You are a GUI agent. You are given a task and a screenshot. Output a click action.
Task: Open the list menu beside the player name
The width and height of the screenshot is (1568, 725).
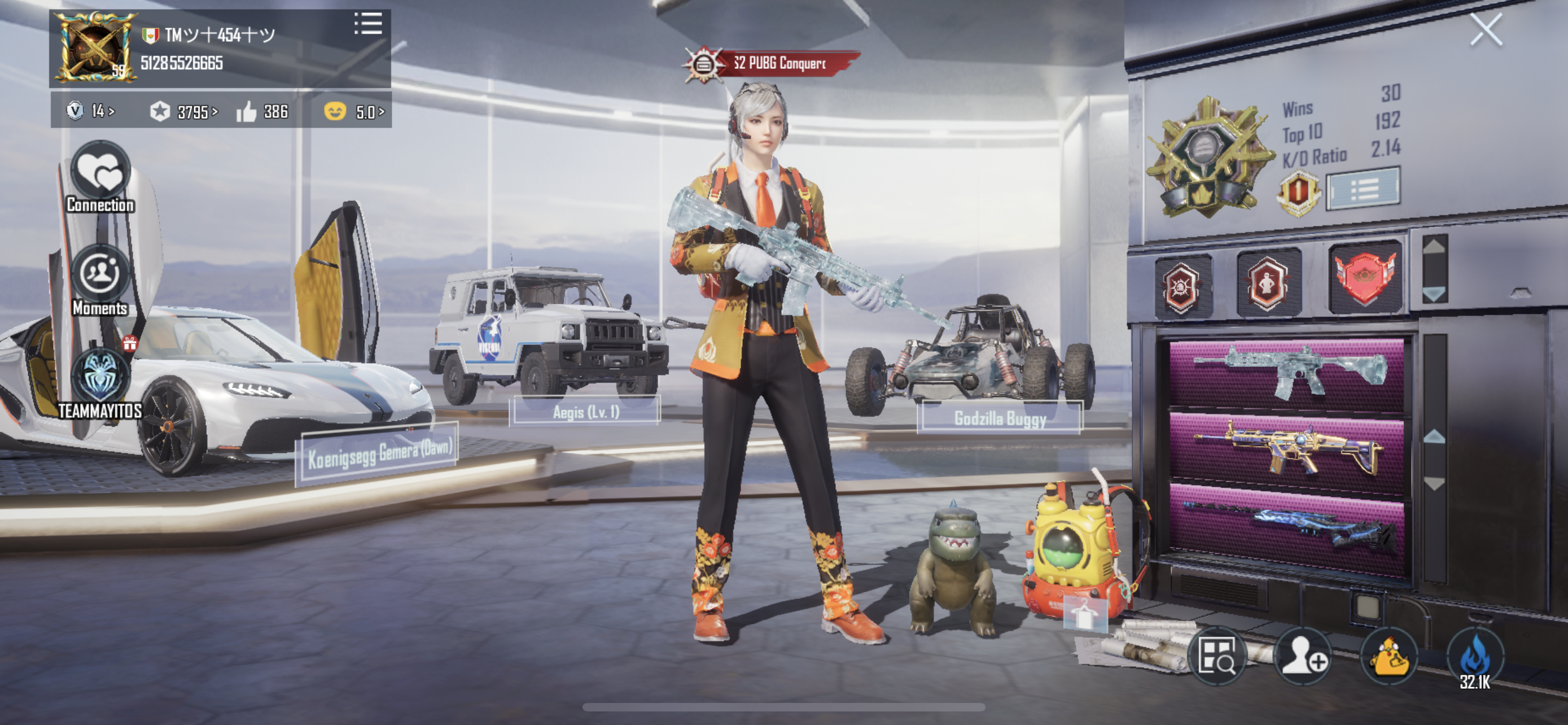pos(367,24)
